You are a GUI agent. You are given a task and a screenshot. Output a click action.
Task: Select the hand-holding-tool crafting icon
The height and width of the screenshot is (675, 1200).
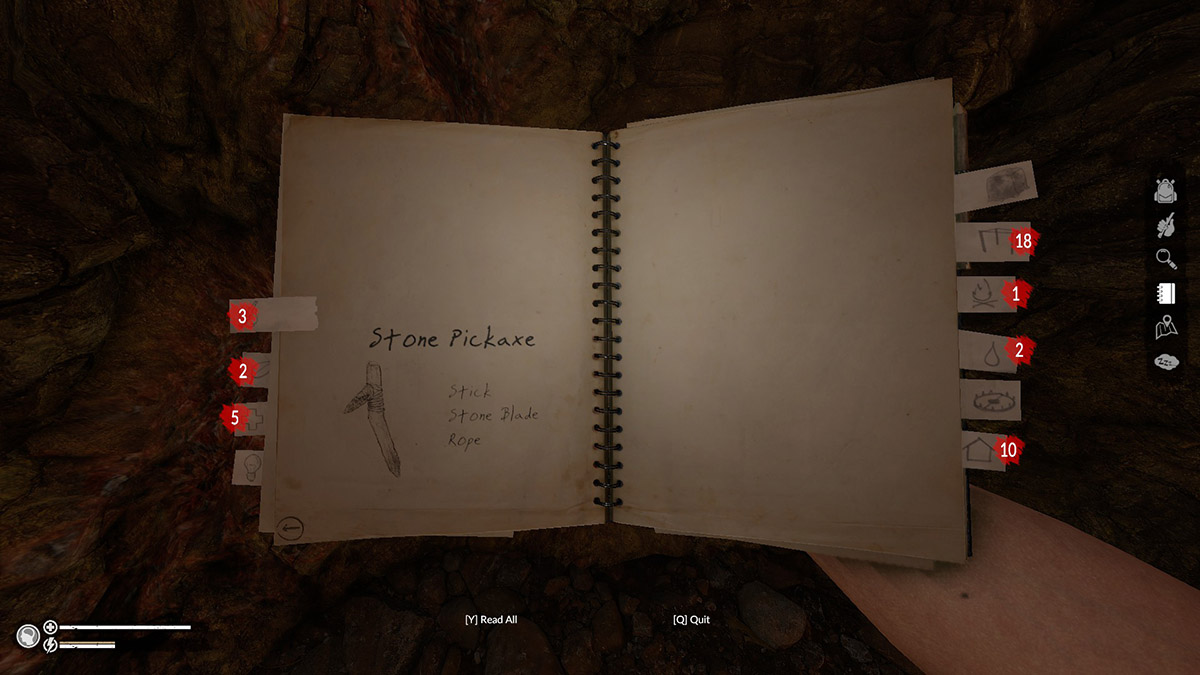click(1165, 225)
